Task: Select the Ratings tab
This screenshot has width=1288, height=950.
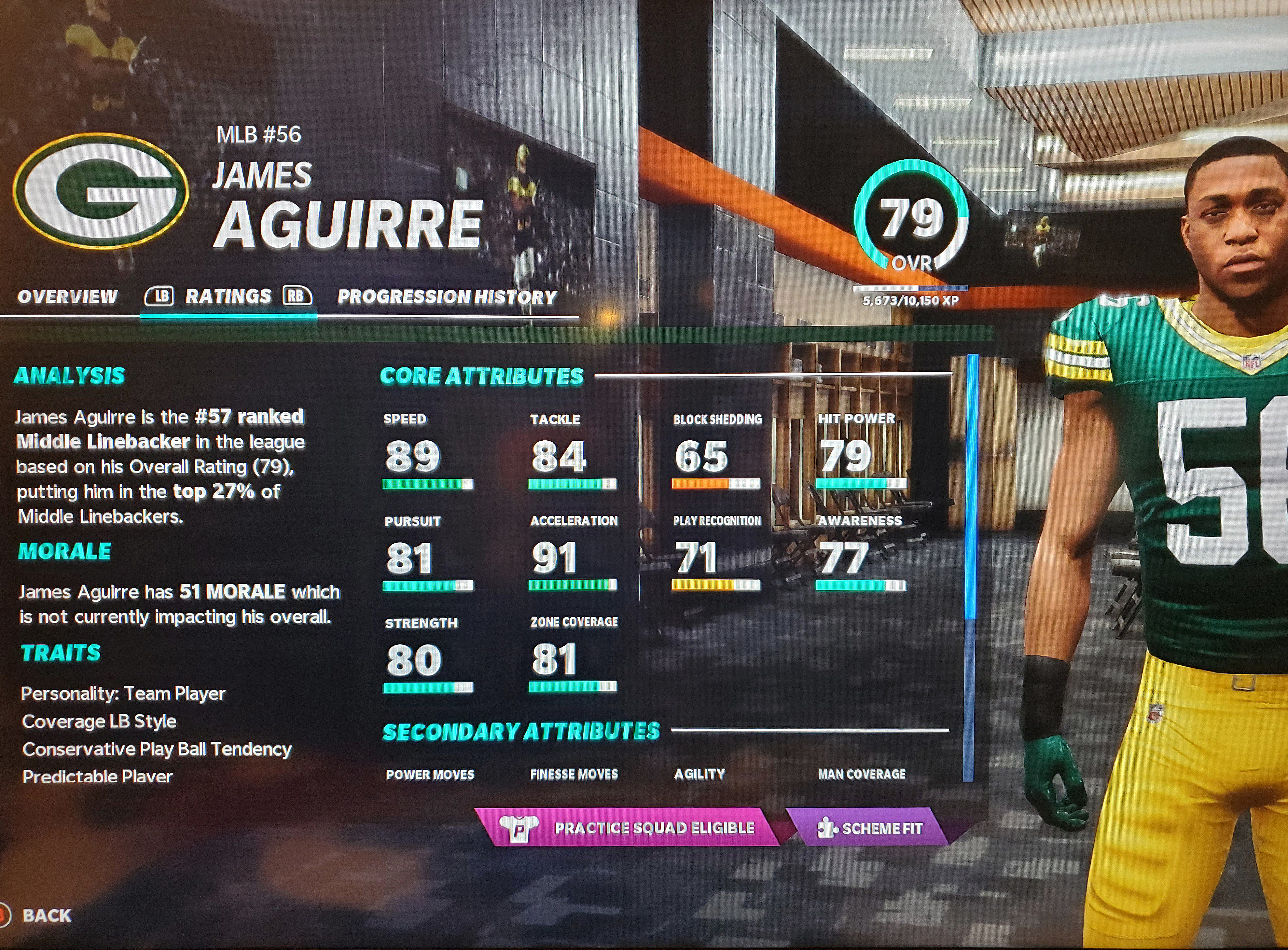Action: coord(228,296)
